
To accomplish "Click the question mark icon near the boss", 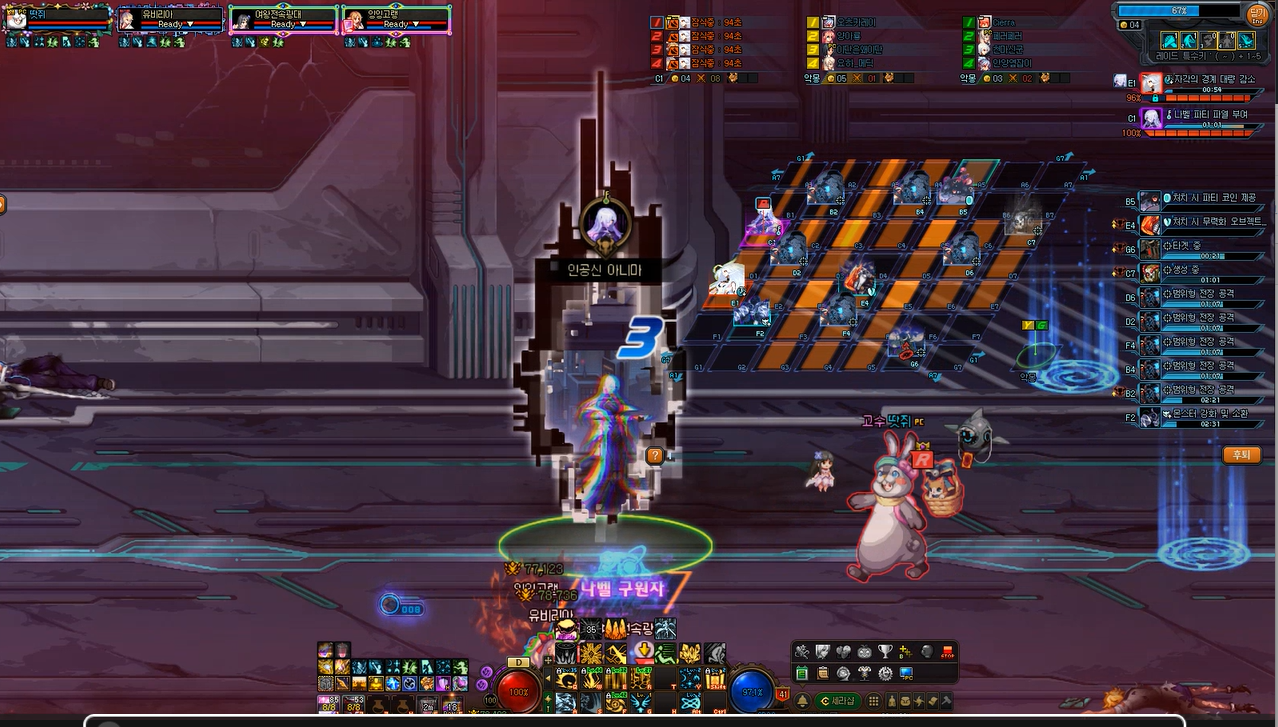I will (x=655, y=456).
